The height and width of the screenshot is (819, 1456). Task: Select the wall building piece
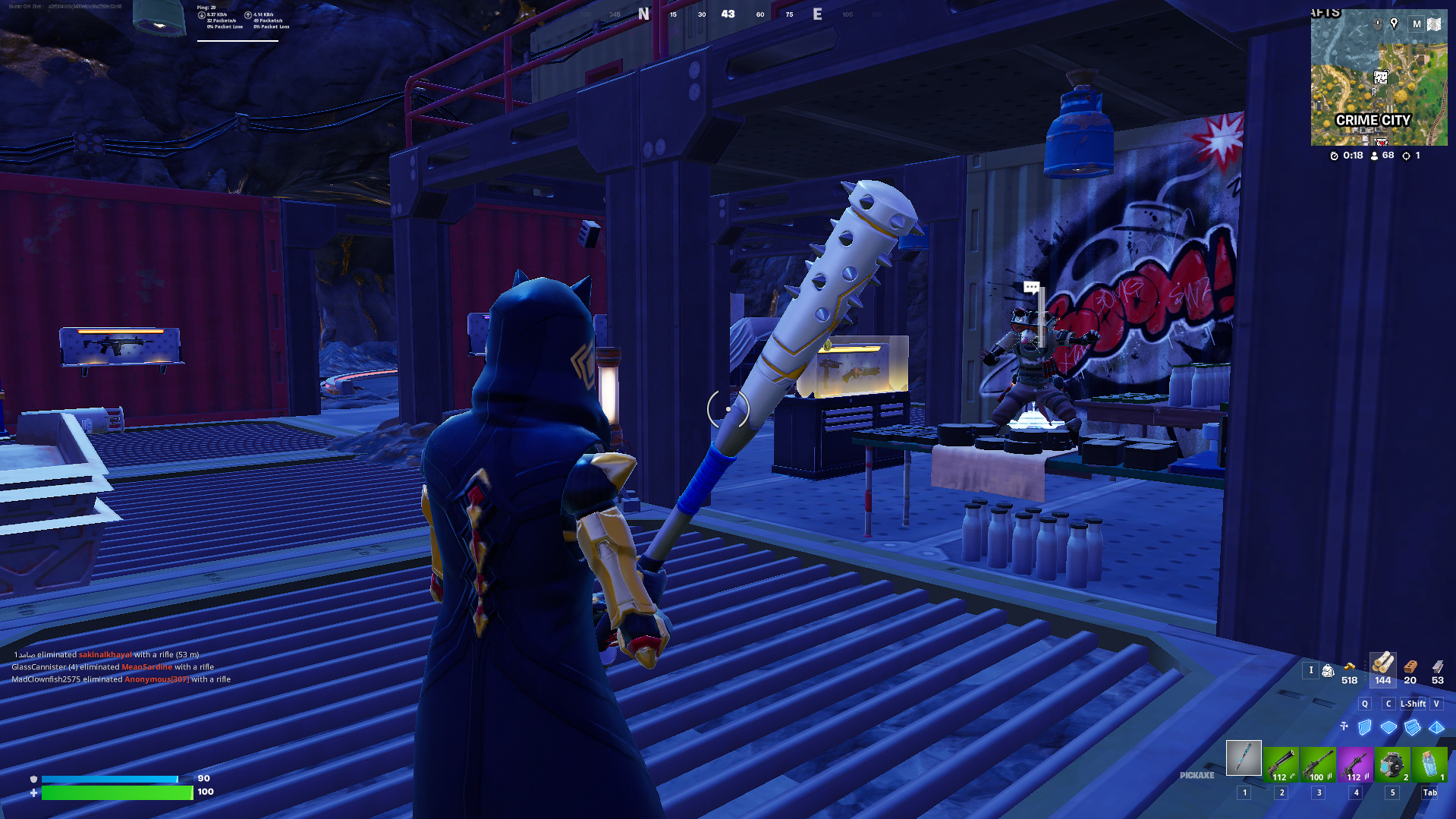1364,727
